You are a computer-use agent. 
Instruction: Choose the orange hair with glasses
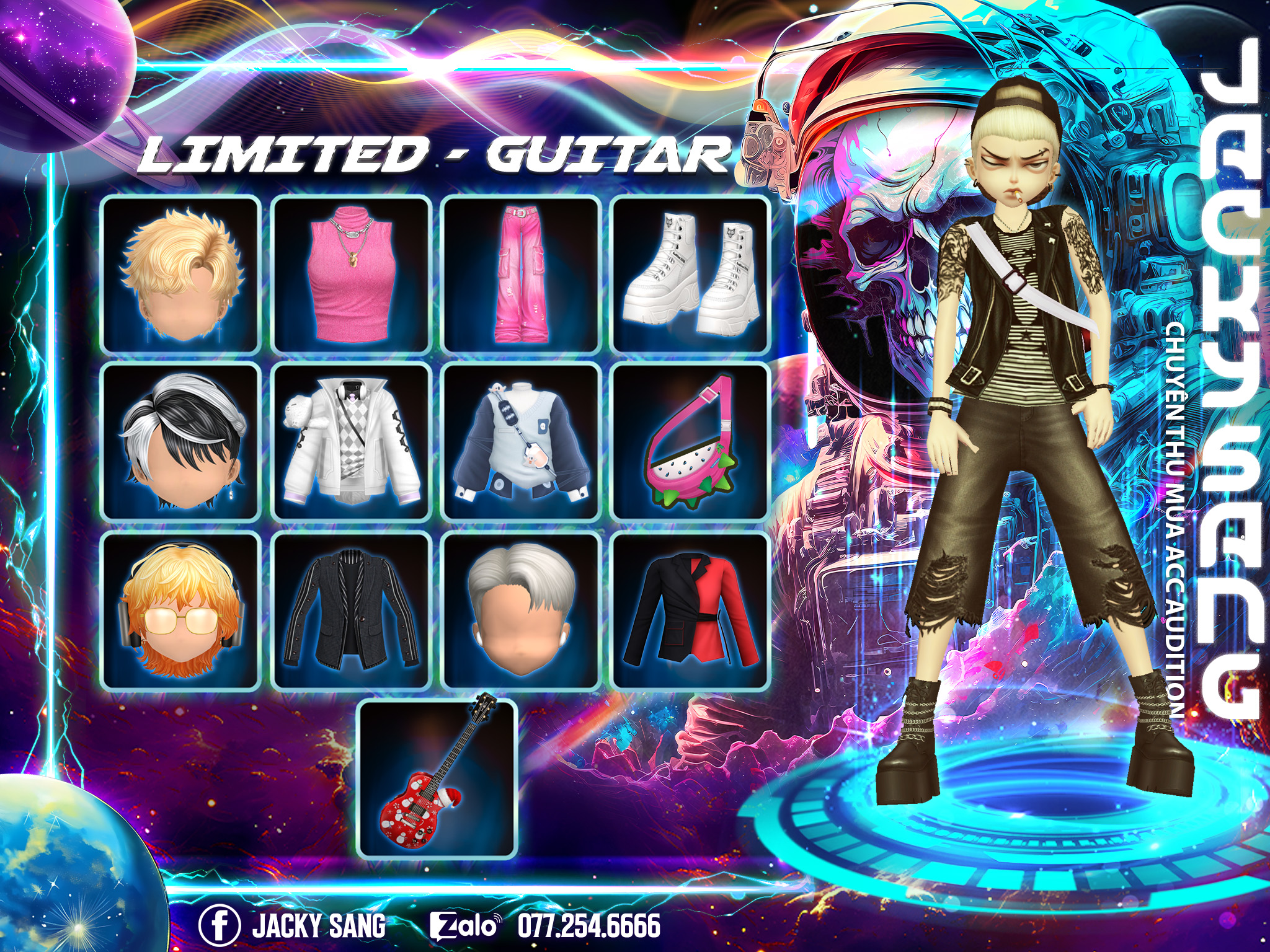pyautogui.click(x=180, y=610)
